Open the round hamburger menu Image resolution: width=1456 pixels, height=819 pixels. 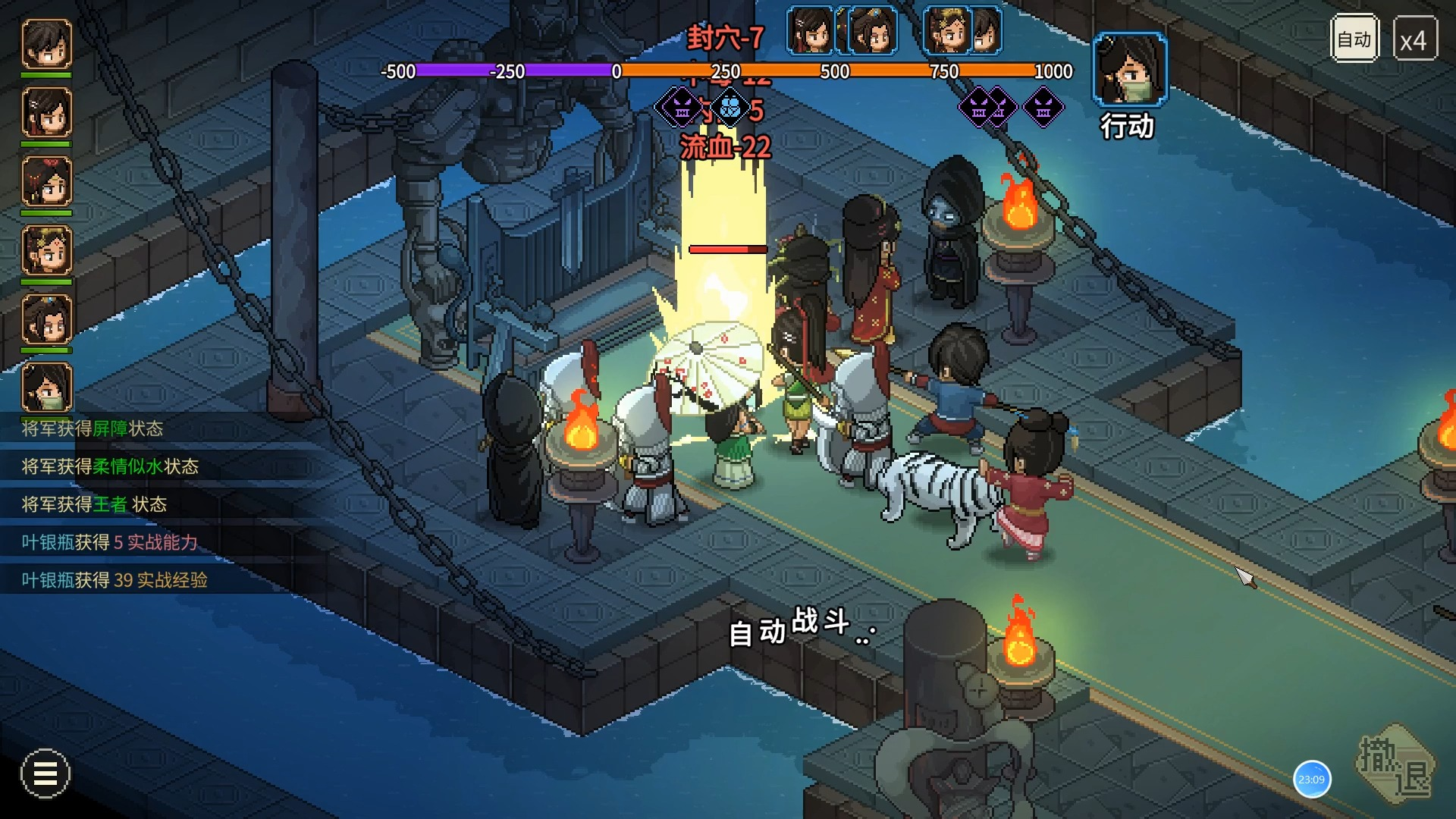(45, 773)
